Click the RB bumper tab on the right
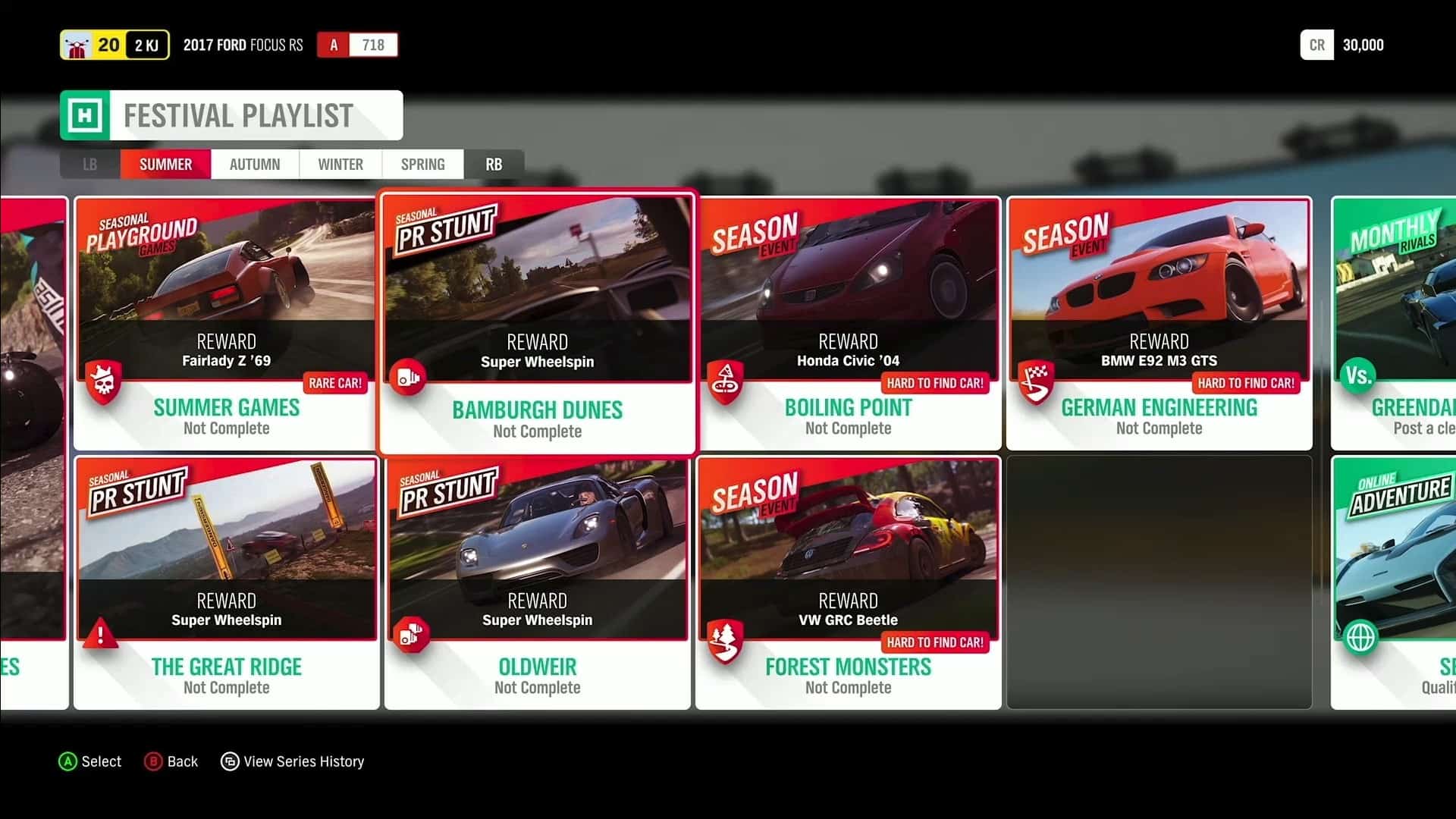The width and height of the screenshot is (1456, 819). (x=494, y=164)
